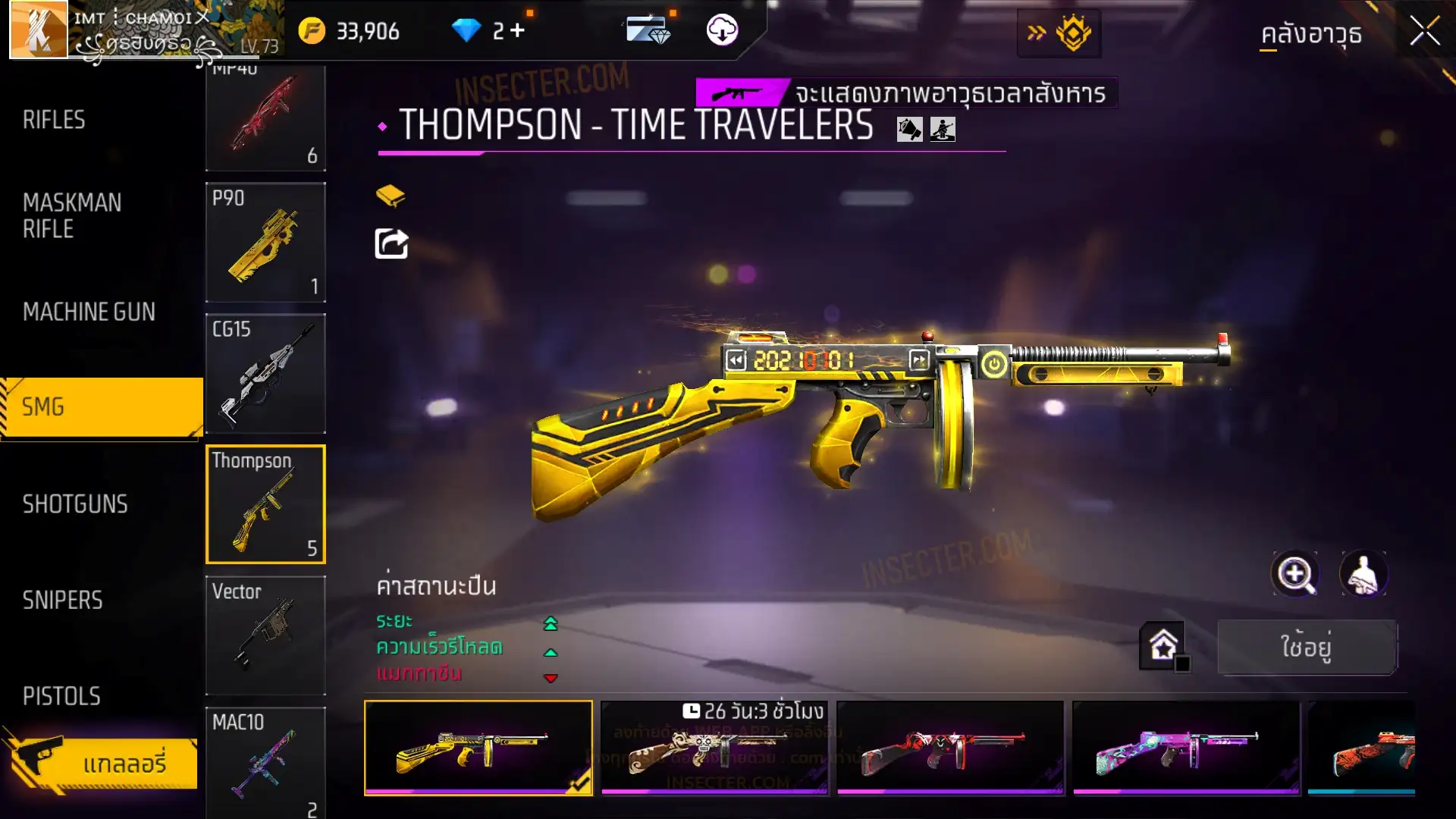Choose the CG15 weapon slot

(265, 374)
